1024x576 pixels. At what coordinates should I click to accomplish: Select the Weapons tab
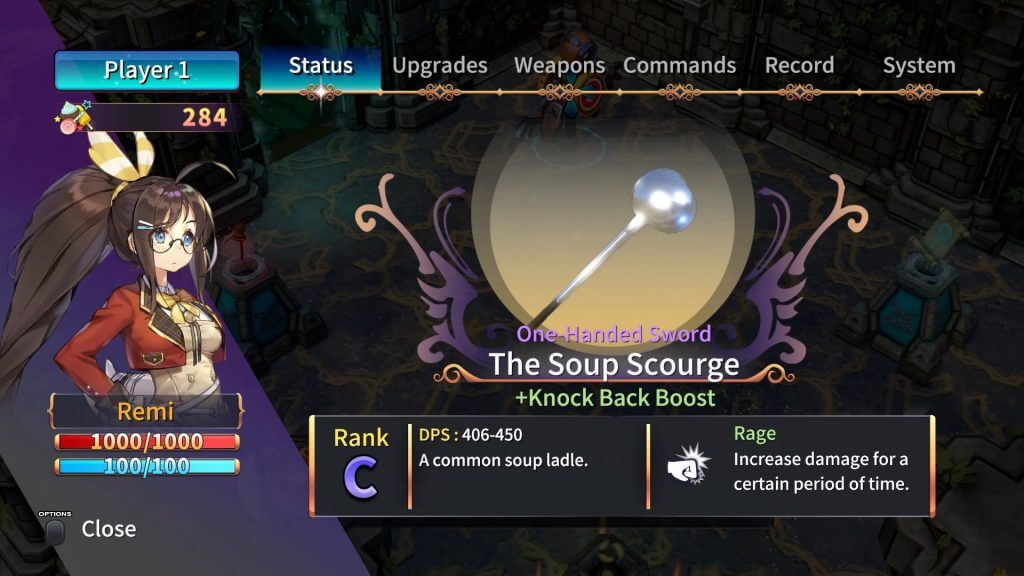pos(559,66)
